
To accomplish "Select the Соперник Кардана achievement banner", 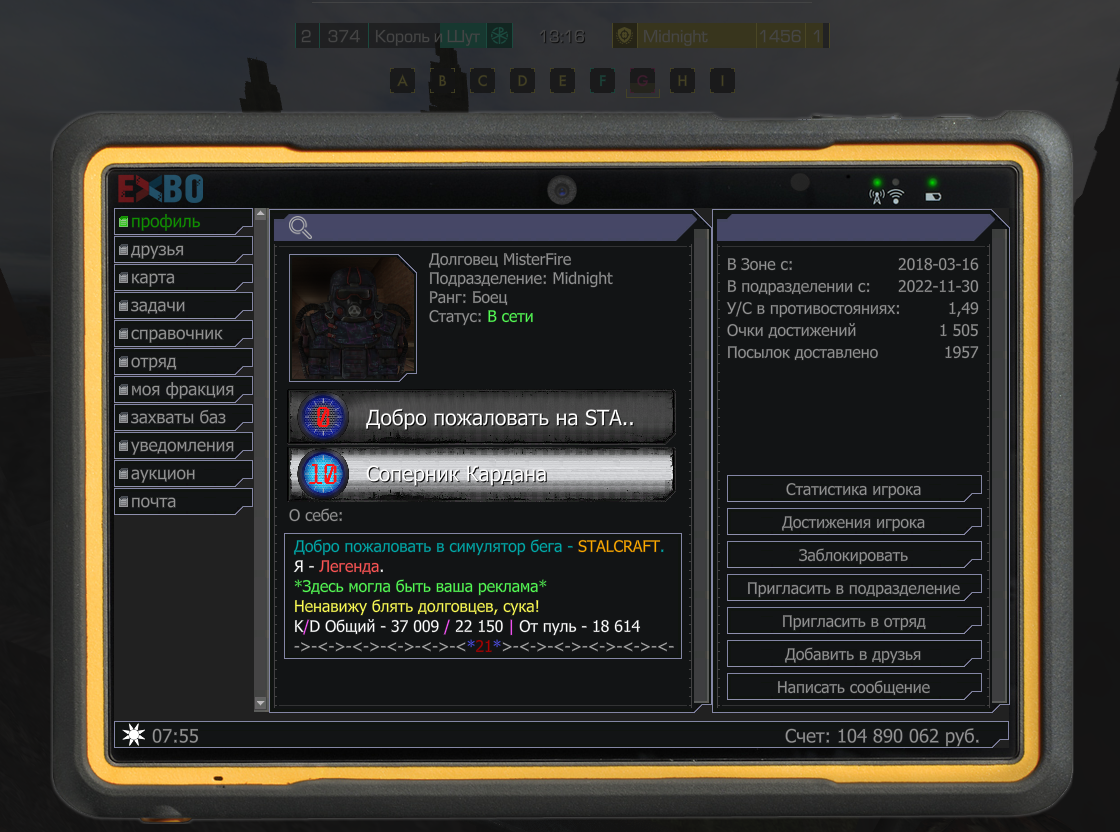I will (x=482, y=474).
